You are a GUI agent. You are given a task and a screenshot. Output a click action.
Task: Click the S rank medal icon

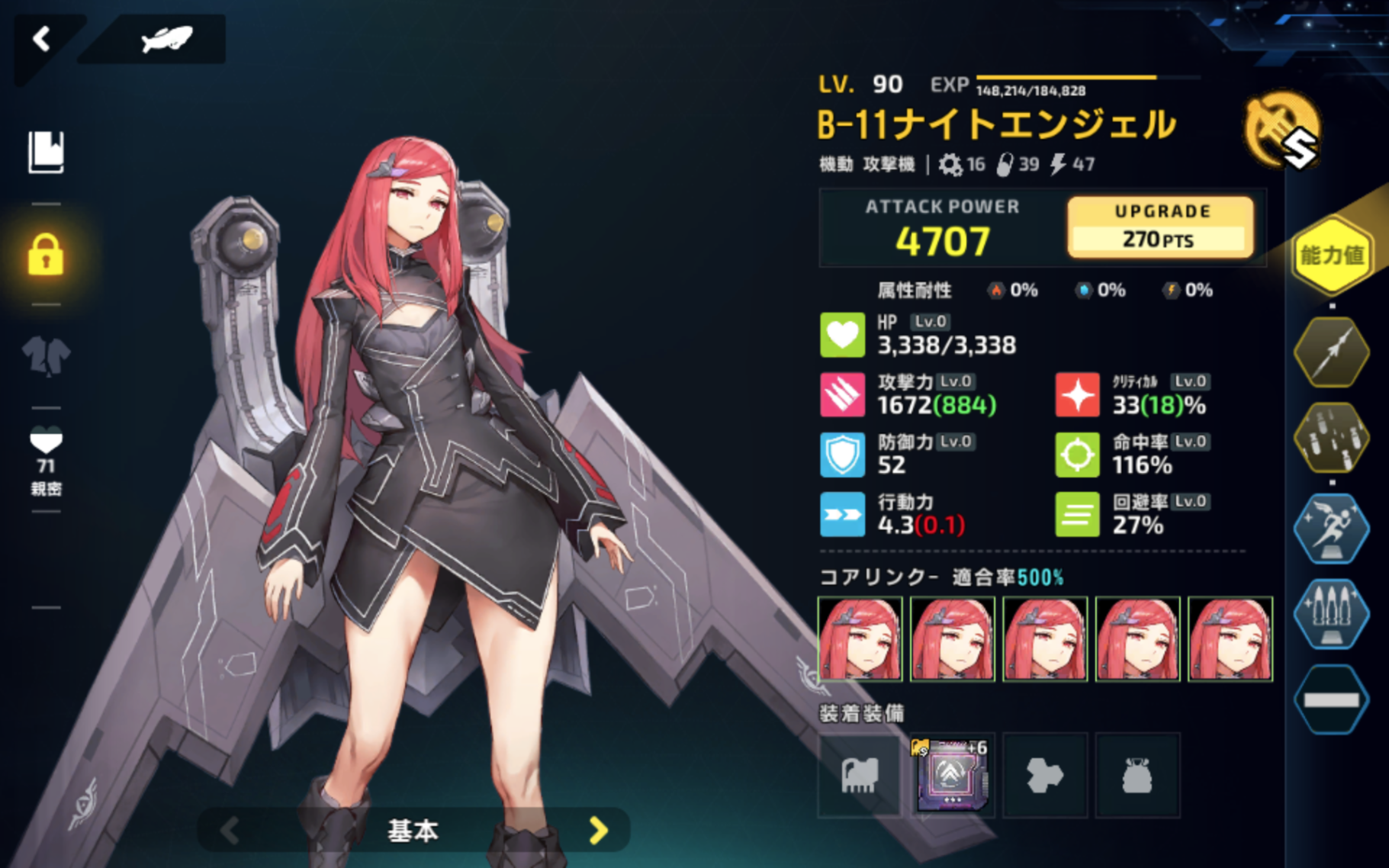click(x=1283, y=131)
